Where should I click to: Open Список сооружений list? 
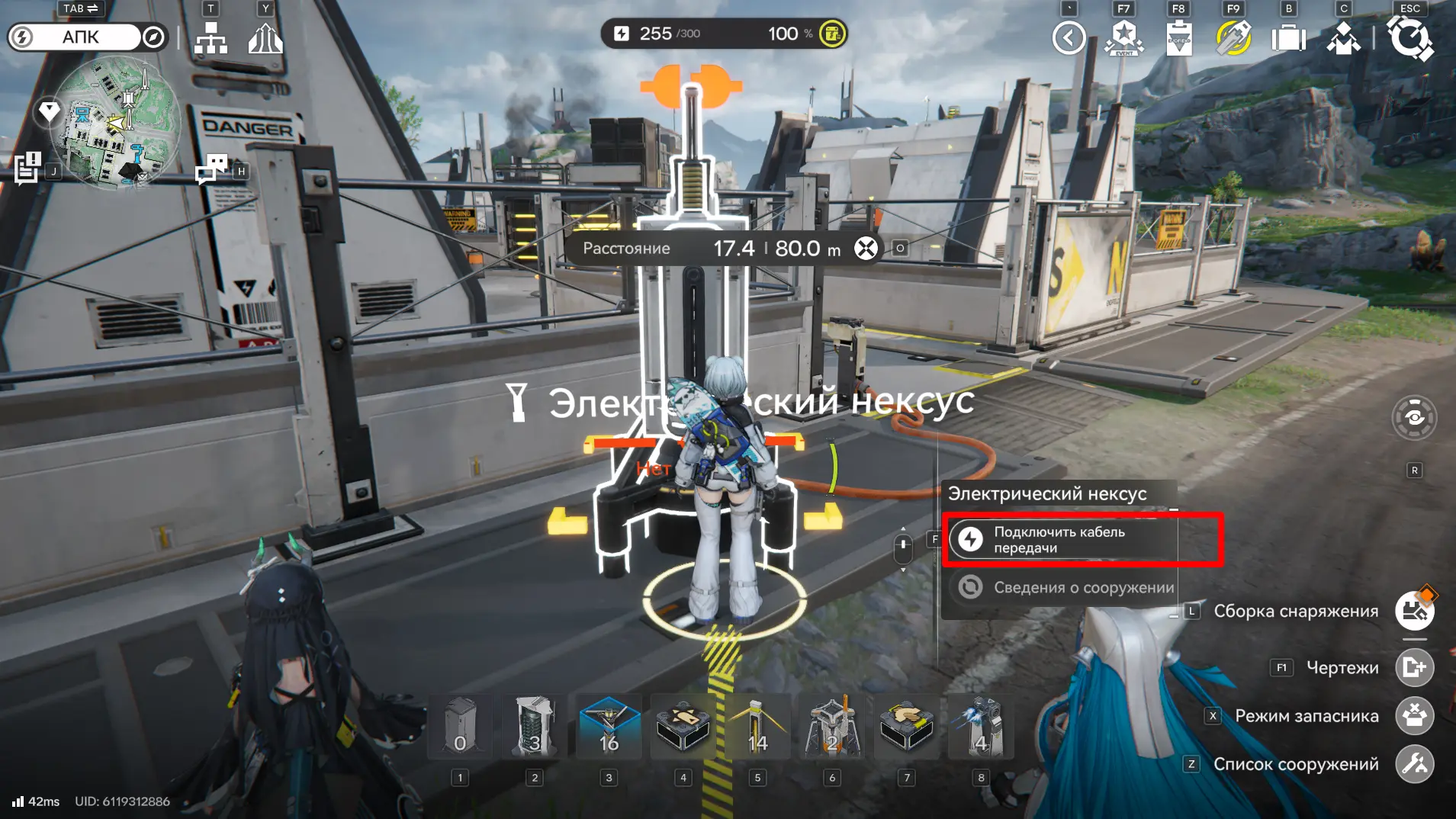tap(1414, 764)
